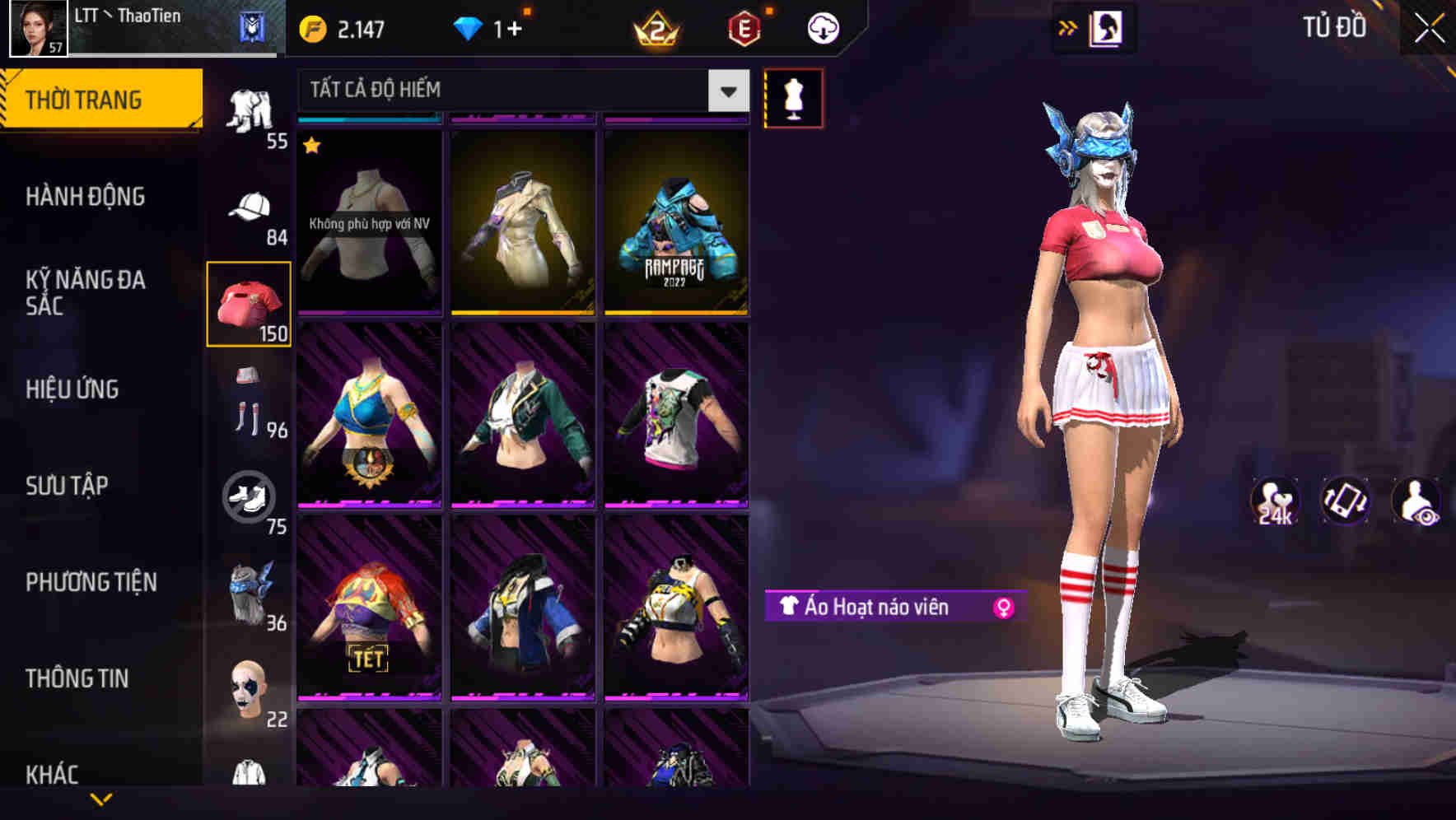This screenshot has height=820, width=1456.
Task: Click the female gender symbol on equipped item label
Action: click(1004, 606)
